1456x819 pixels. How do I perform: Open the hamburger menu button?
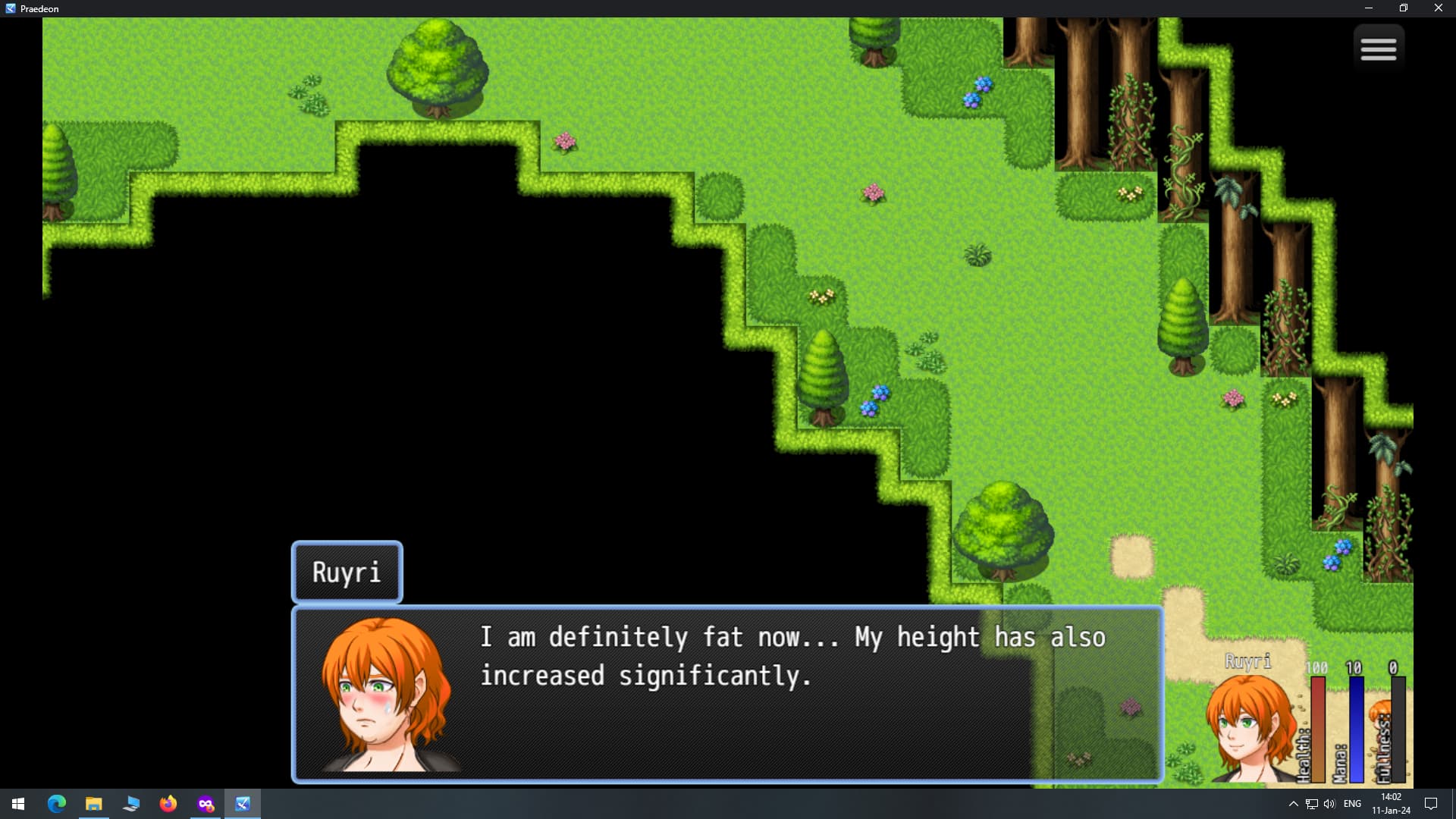[1378, 49]
